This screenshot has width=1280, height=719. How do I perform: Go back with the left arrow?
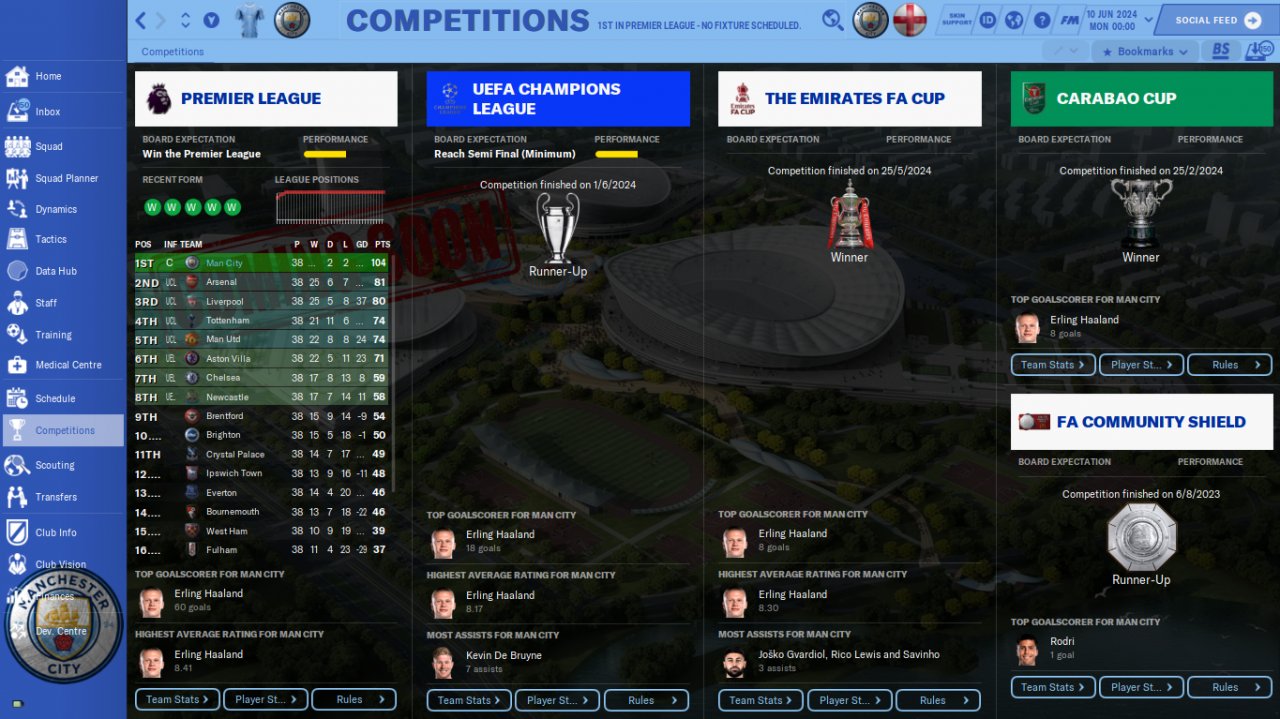click(141, 20)
